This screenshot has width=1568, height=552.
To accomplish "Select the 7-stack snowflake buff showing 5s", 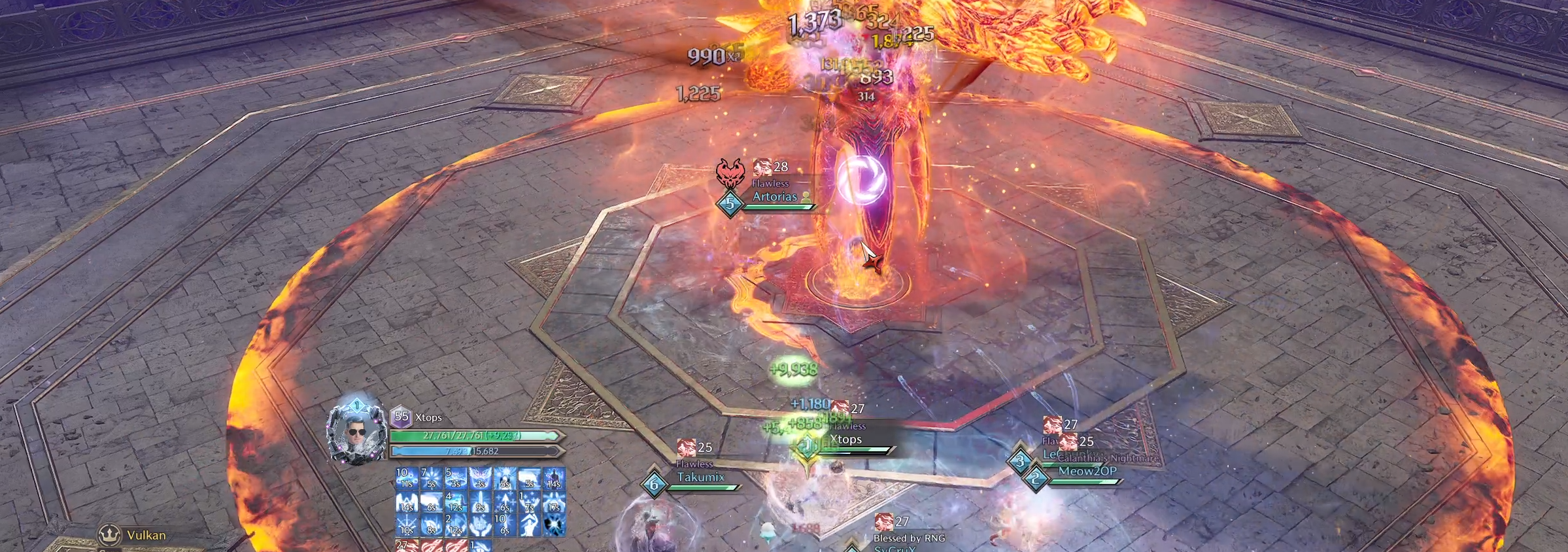I will (430, 477).
